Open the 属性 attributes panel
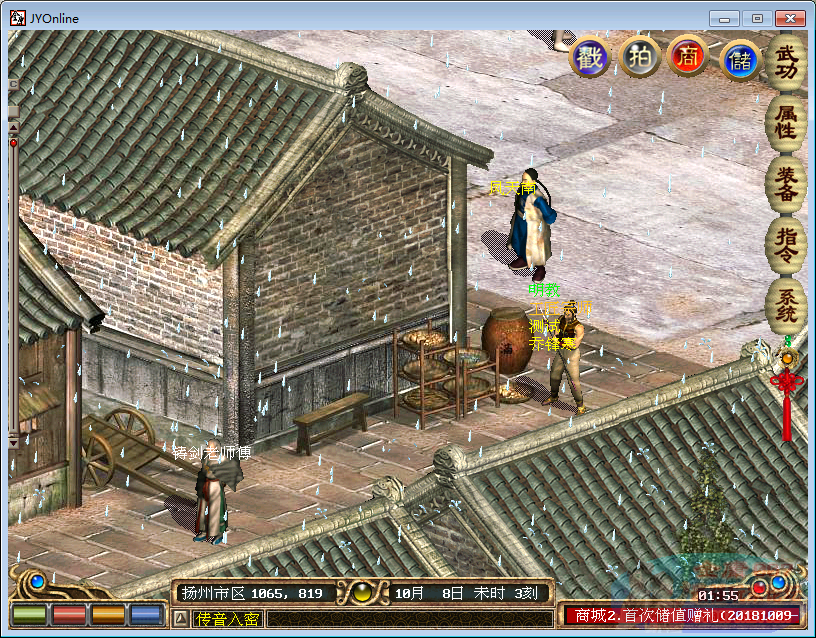The width and height of the screenshot is (816, 638). 787,121
